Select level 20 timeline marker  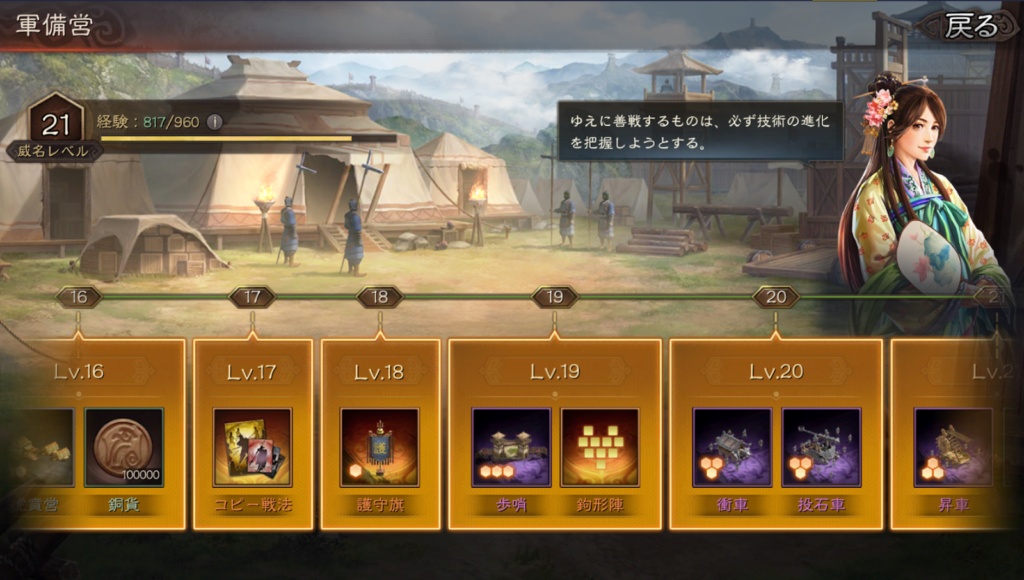[776, 297]
